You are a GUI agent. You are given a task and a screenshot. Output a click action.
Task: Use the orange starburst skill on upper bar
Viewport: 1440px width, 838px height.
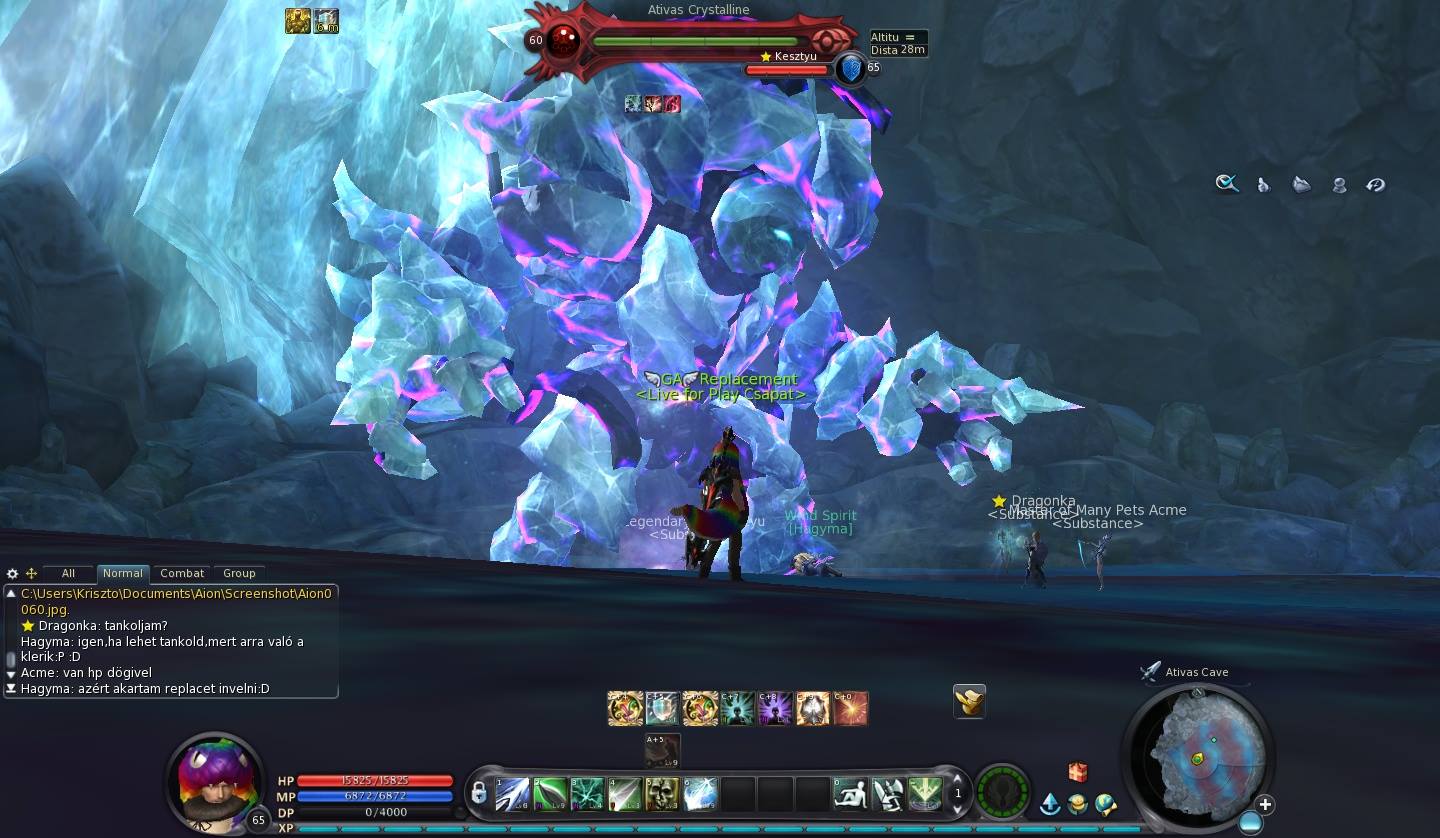point(851,709)
